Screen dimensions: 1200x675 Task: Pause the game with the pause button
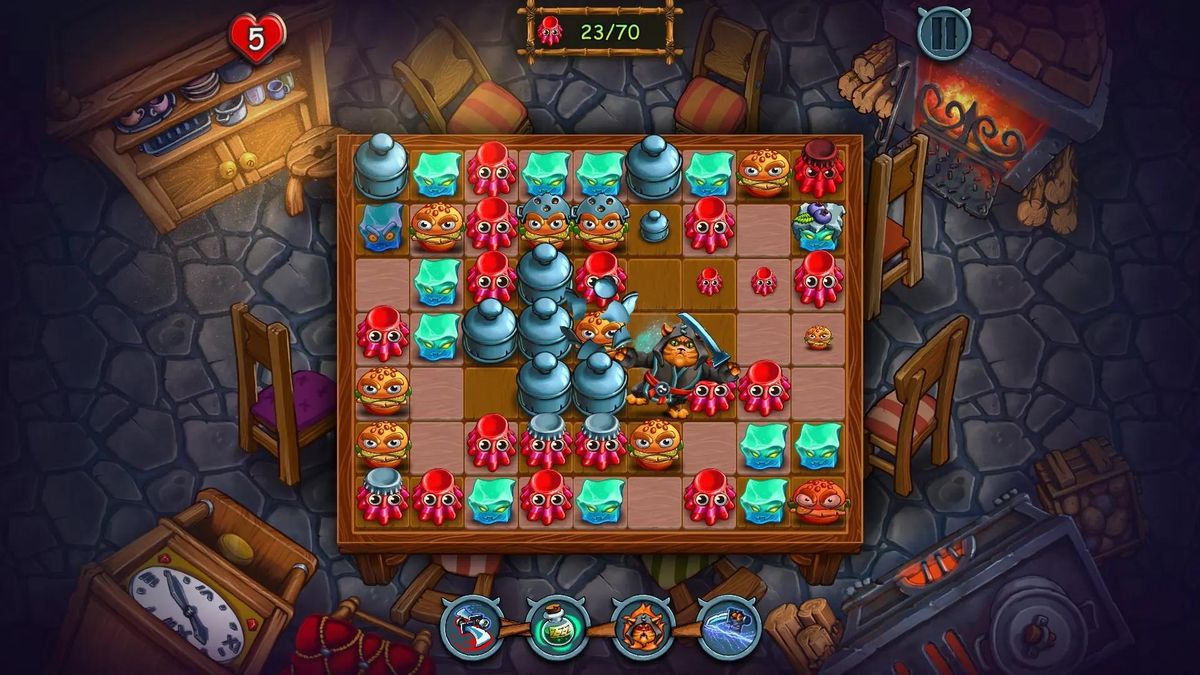pyautogui.click(x=944, y=33)
